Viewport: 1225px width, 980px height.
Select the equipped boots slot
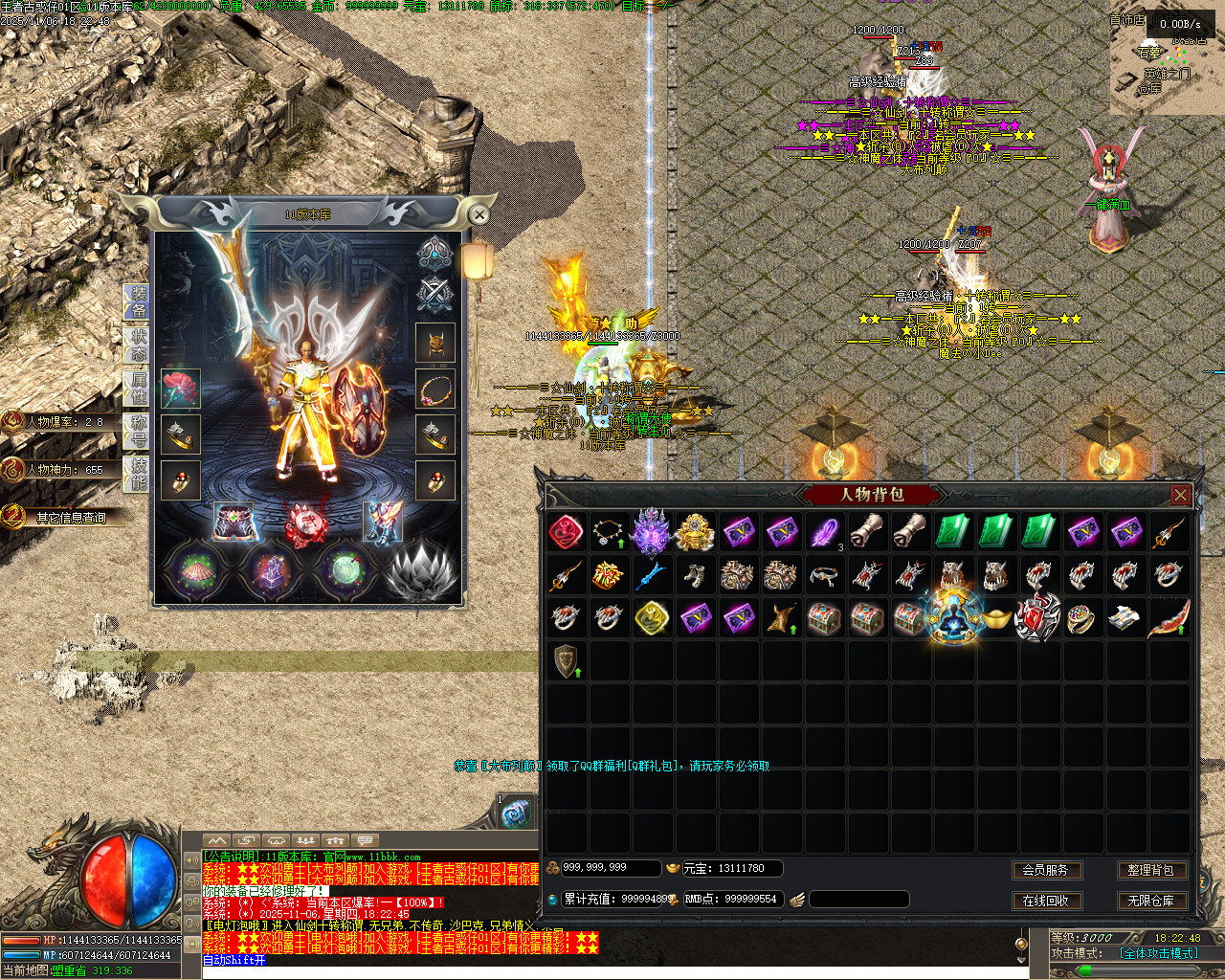[382, 523]
